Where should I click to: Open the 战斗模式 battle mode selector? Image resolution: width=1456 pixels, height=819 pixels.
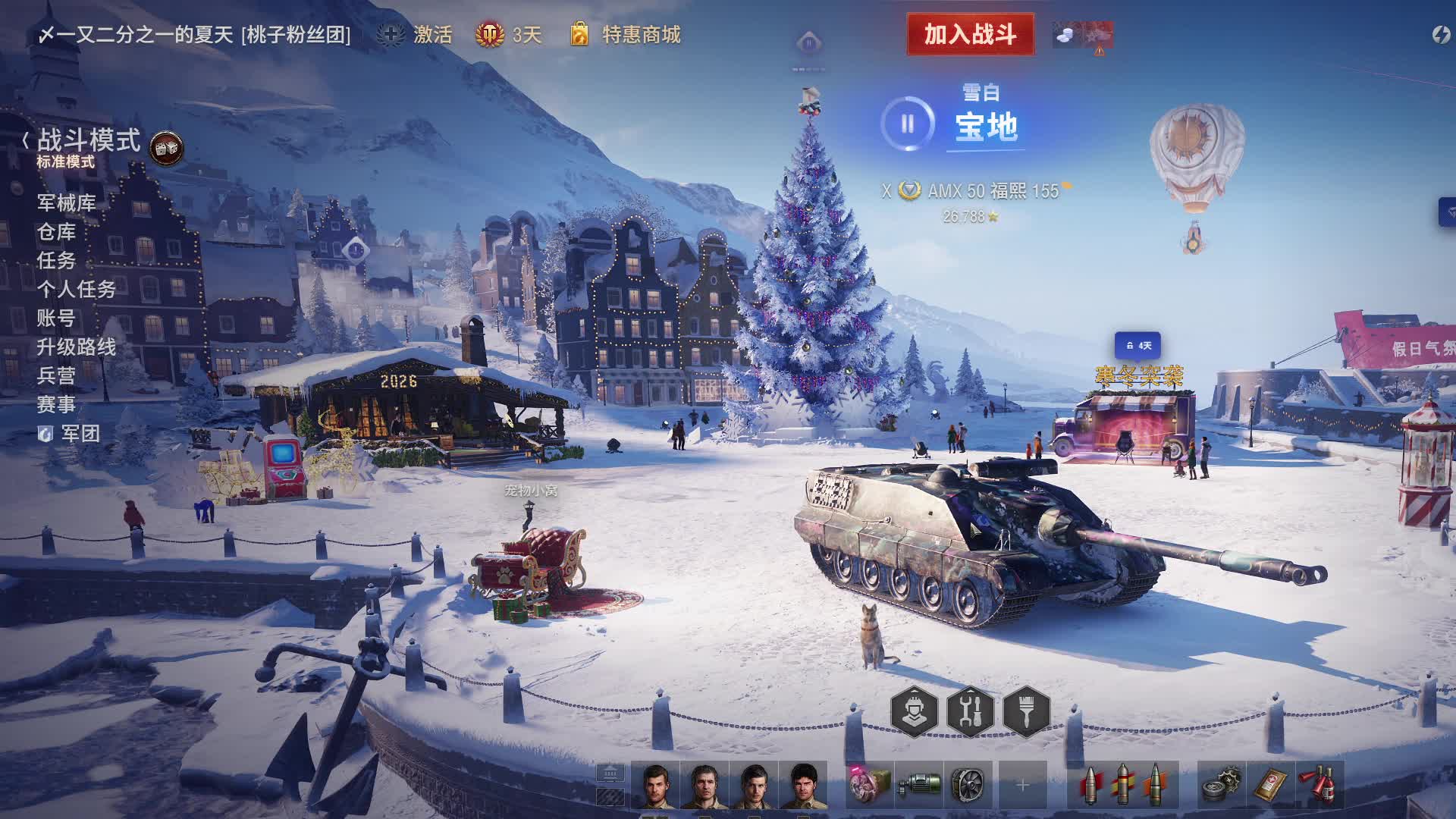pos(88,141)
